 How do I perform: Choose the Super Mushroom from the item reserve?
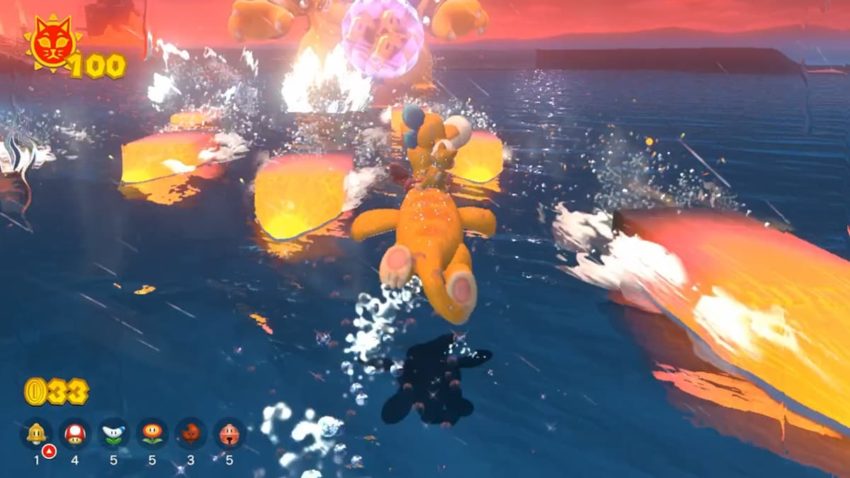[x=75, y=433]
